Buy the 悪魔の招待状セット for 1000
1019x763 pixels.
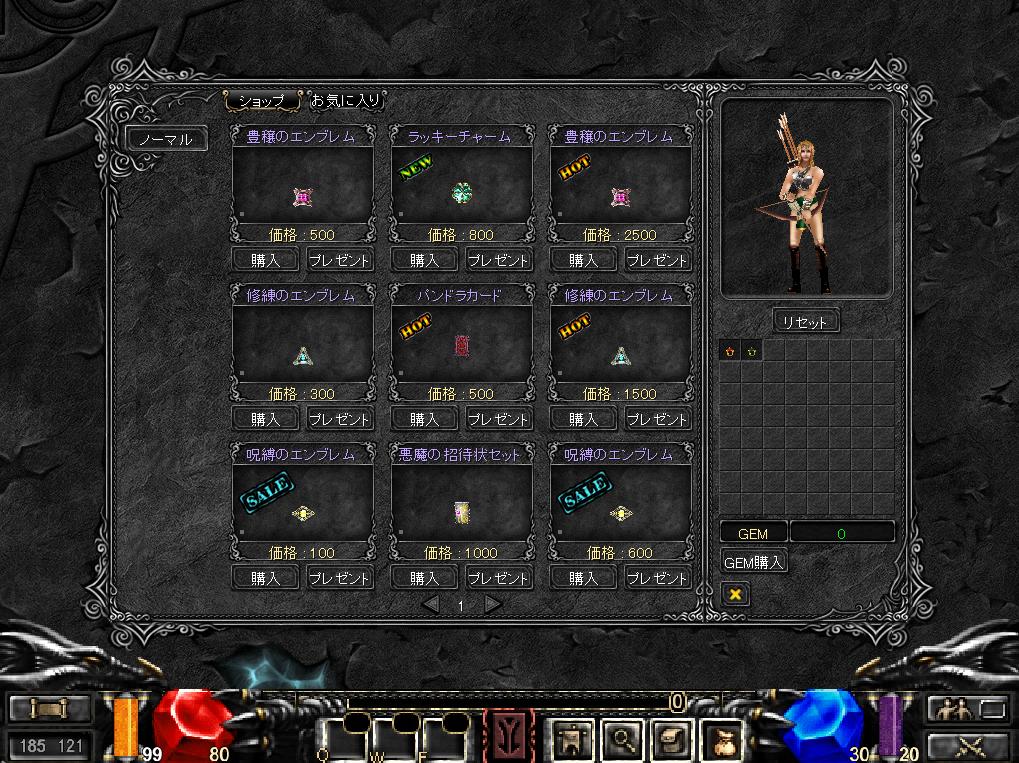point(424,578)
